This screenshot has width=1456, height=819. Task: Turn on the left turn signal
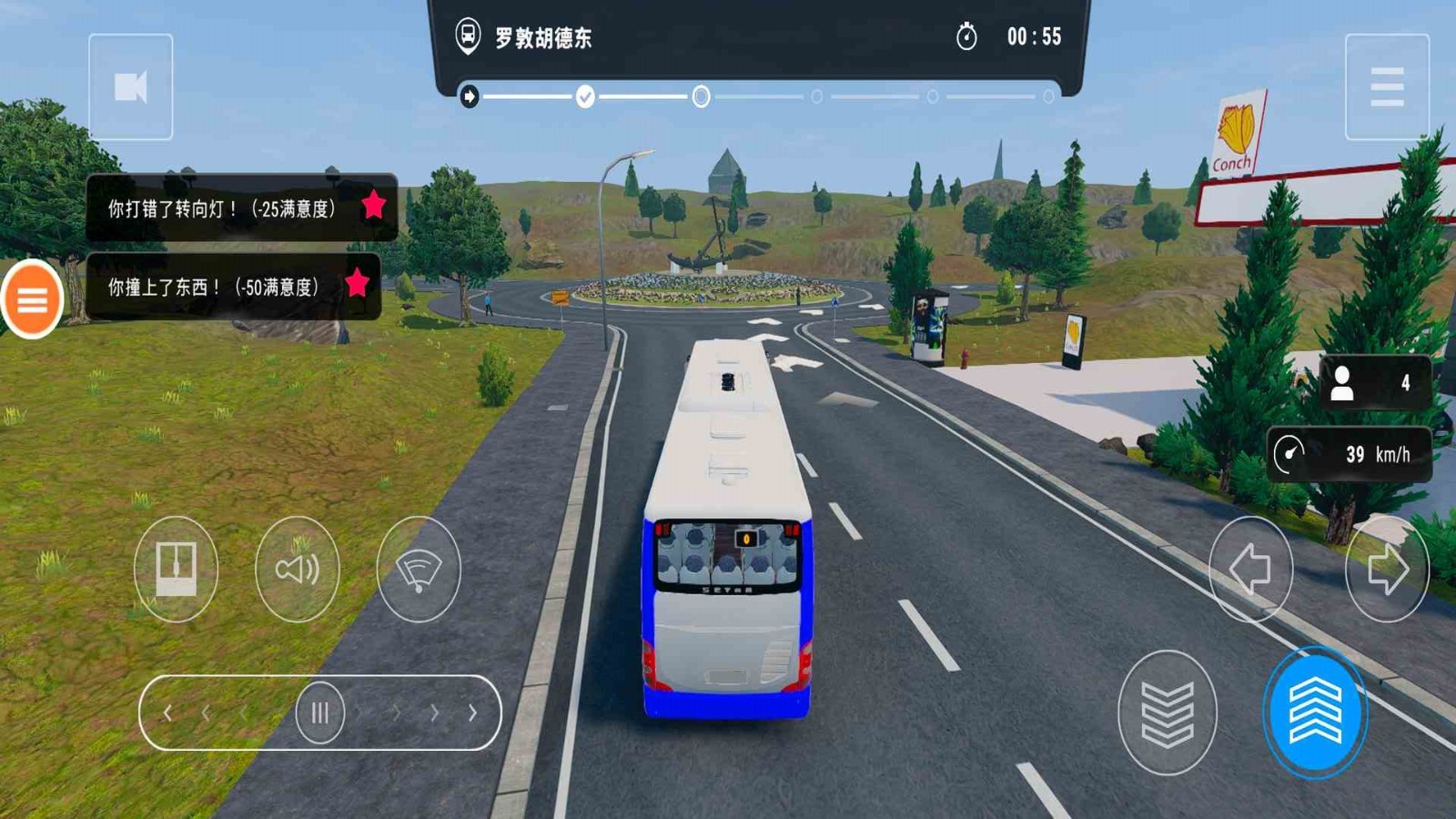[1250, 570]
